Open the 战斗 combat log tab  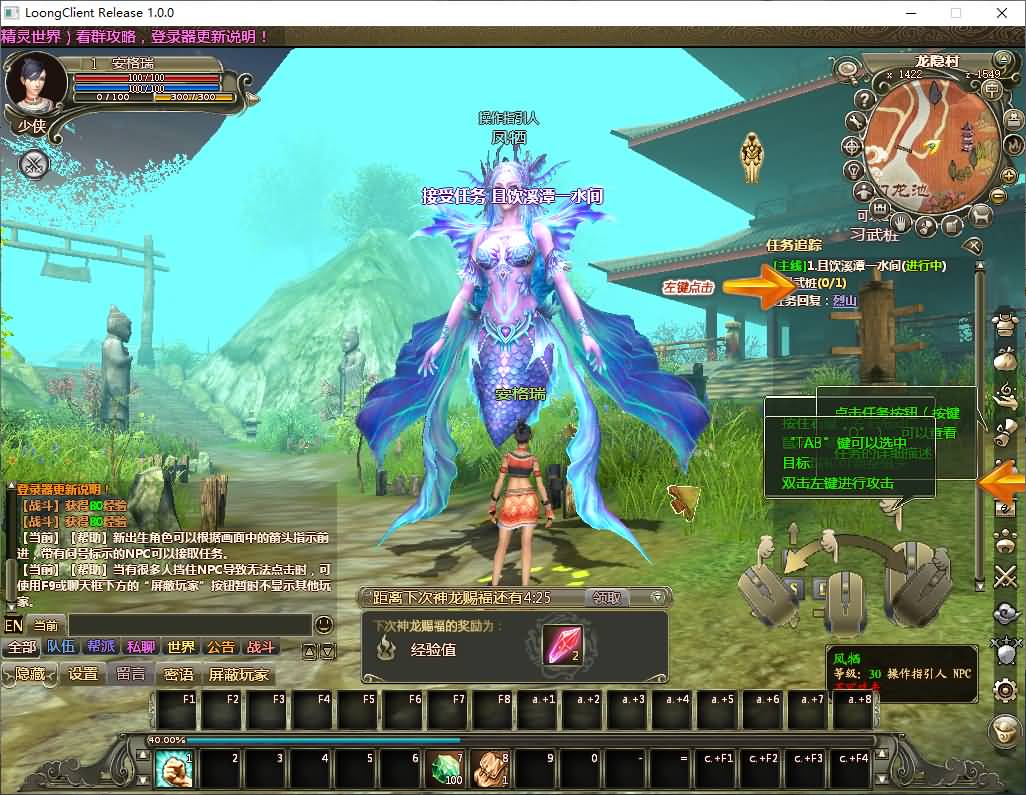[261, 647]
